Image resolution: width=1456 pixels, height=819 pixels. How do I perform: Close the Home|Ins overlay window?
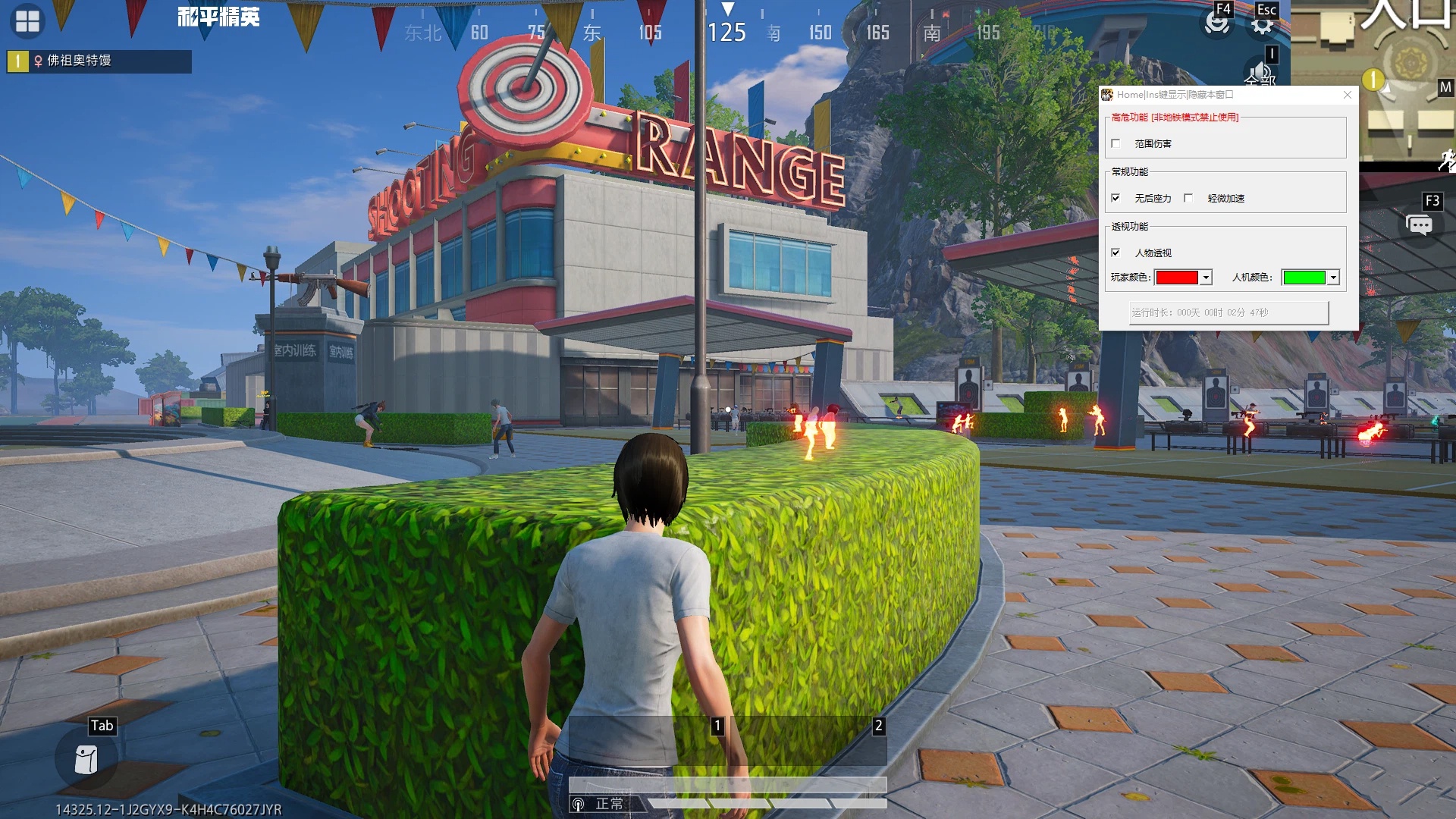pyautogui.click(x=1348, y=95)
